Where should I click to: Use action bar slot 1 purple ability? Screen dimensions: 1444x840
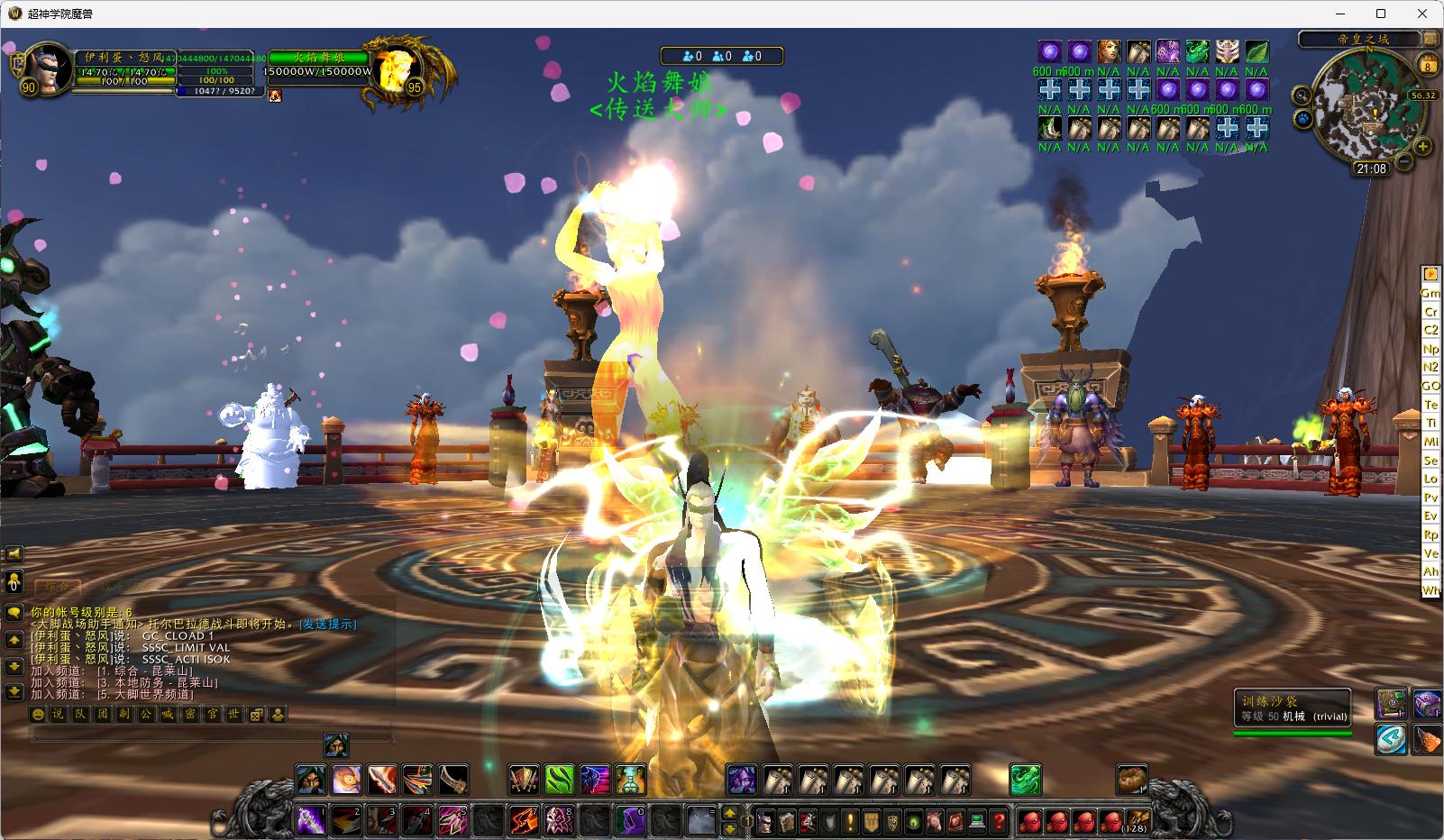coord(312,821)
